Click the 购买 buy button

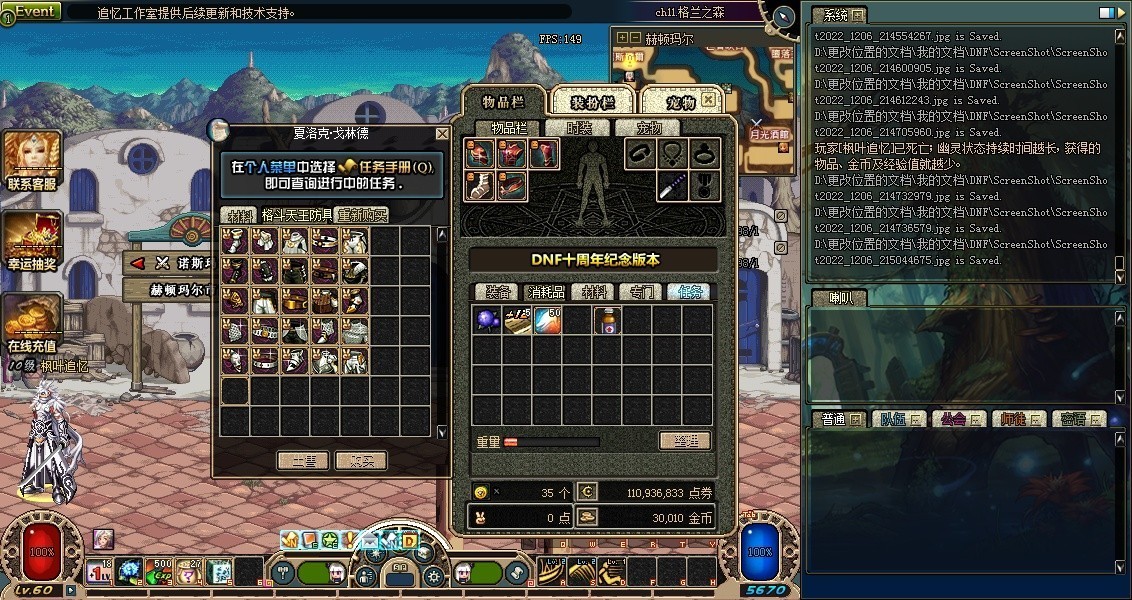coord(361,461)
